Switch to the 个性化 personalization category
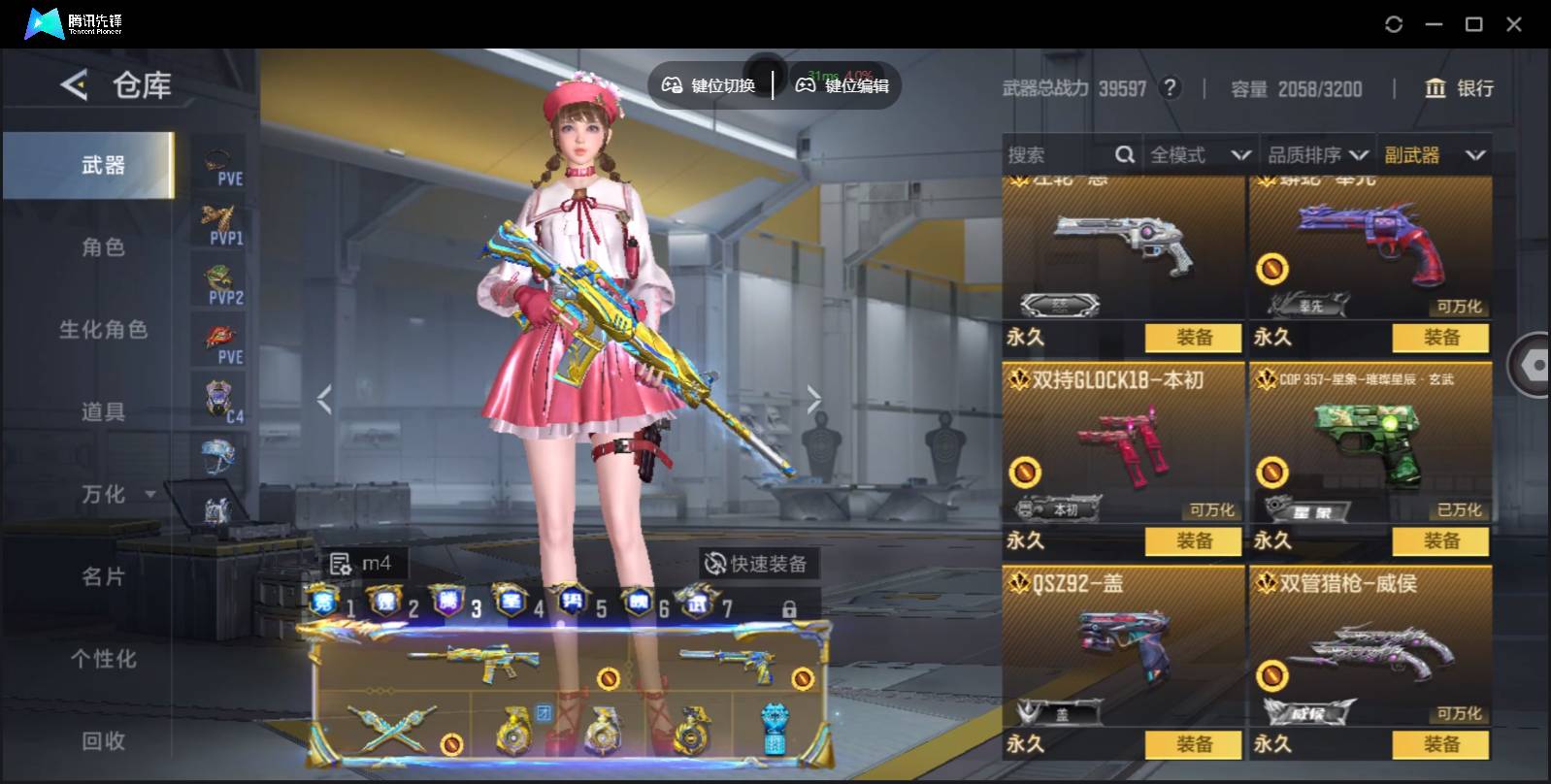The width and height of the screenshot is (1551, 784). pos(103,660)
